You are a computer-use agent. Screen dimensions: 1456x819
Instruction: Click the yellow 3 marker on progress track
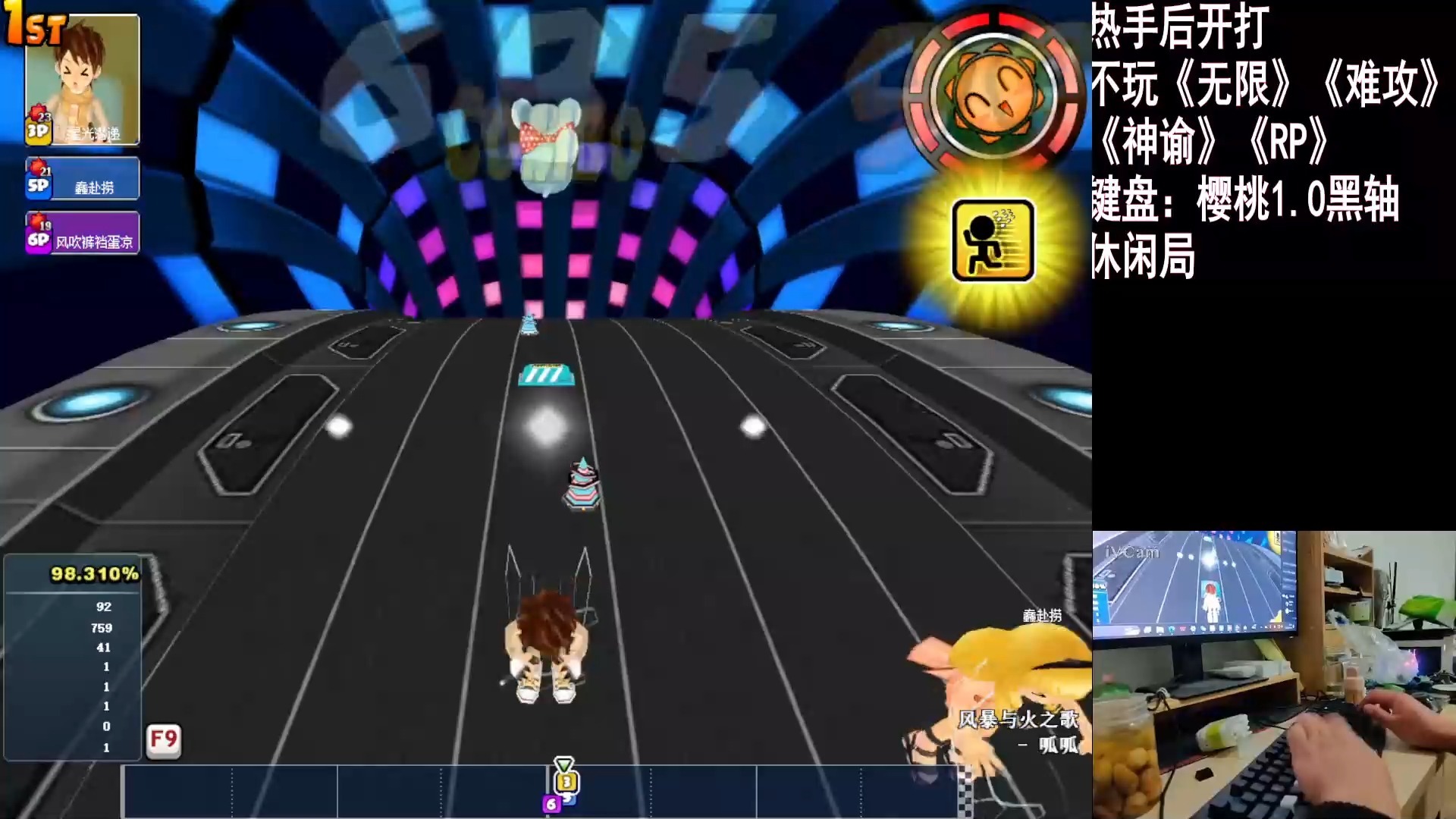click(x=566, y=781)
